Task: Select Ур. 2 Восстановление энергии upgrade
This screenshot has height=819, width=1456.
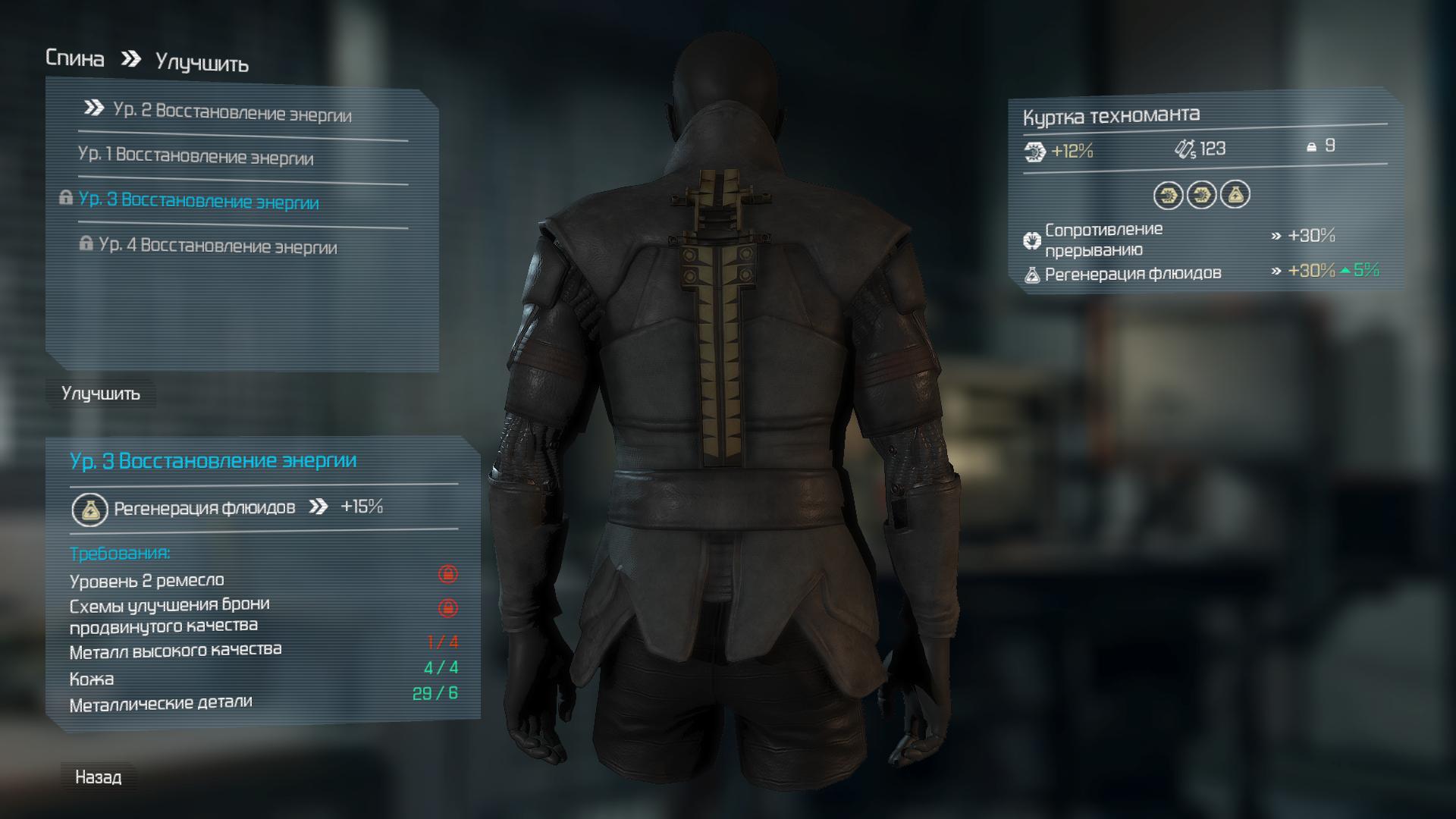Action: [x=231, y=113]
